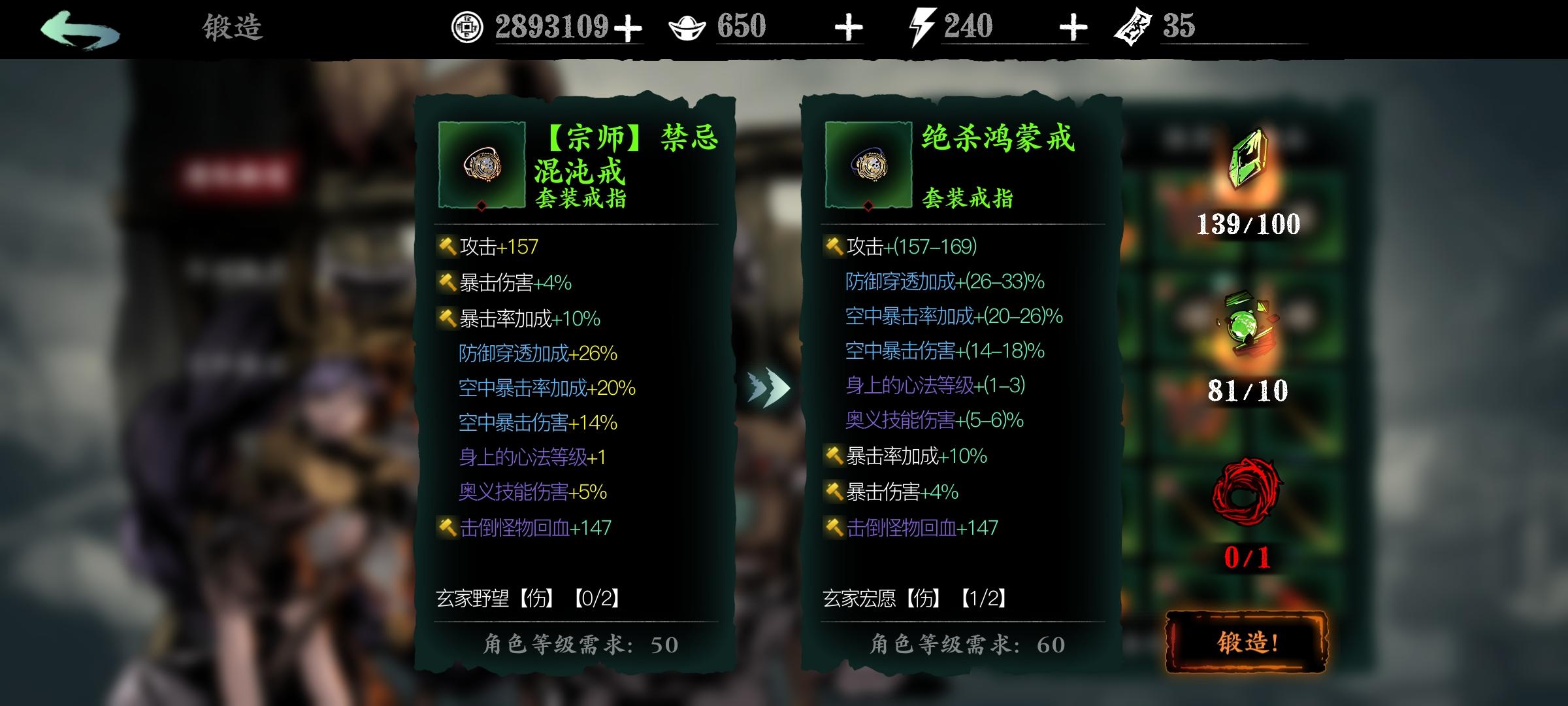This screenshot has width=1568, height=706.
Task: Click the lightning energy icon
Action: coord(922,27)
